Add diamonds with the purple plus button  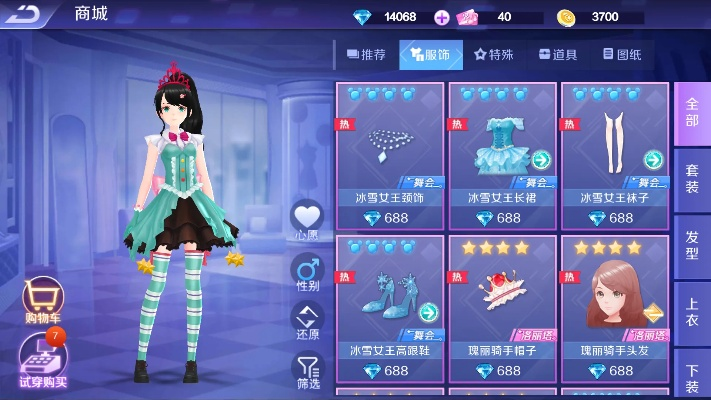442,17
